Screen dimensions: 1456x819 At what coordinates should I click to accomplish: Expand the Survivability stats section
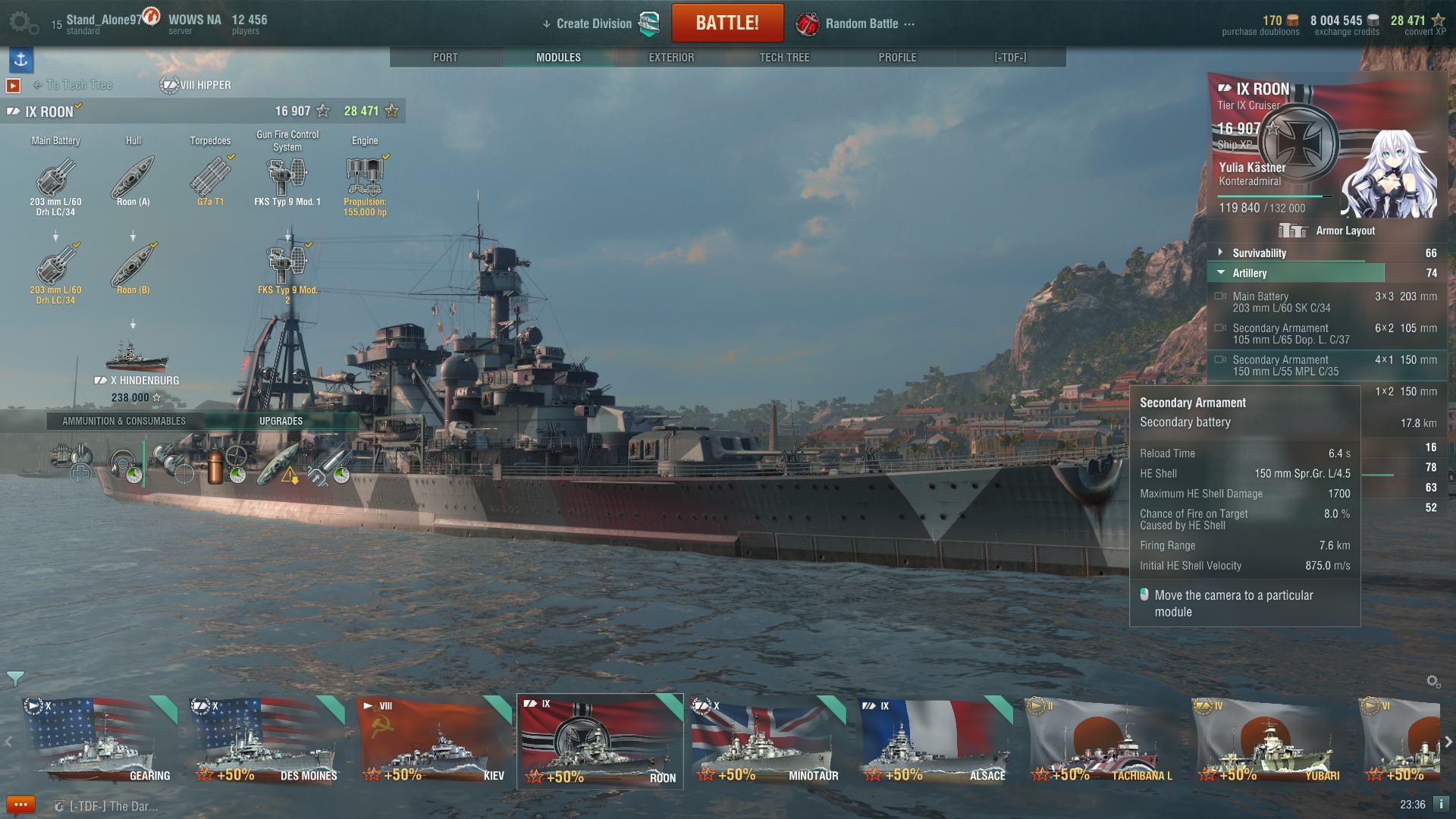click(x=1259, y=253)
